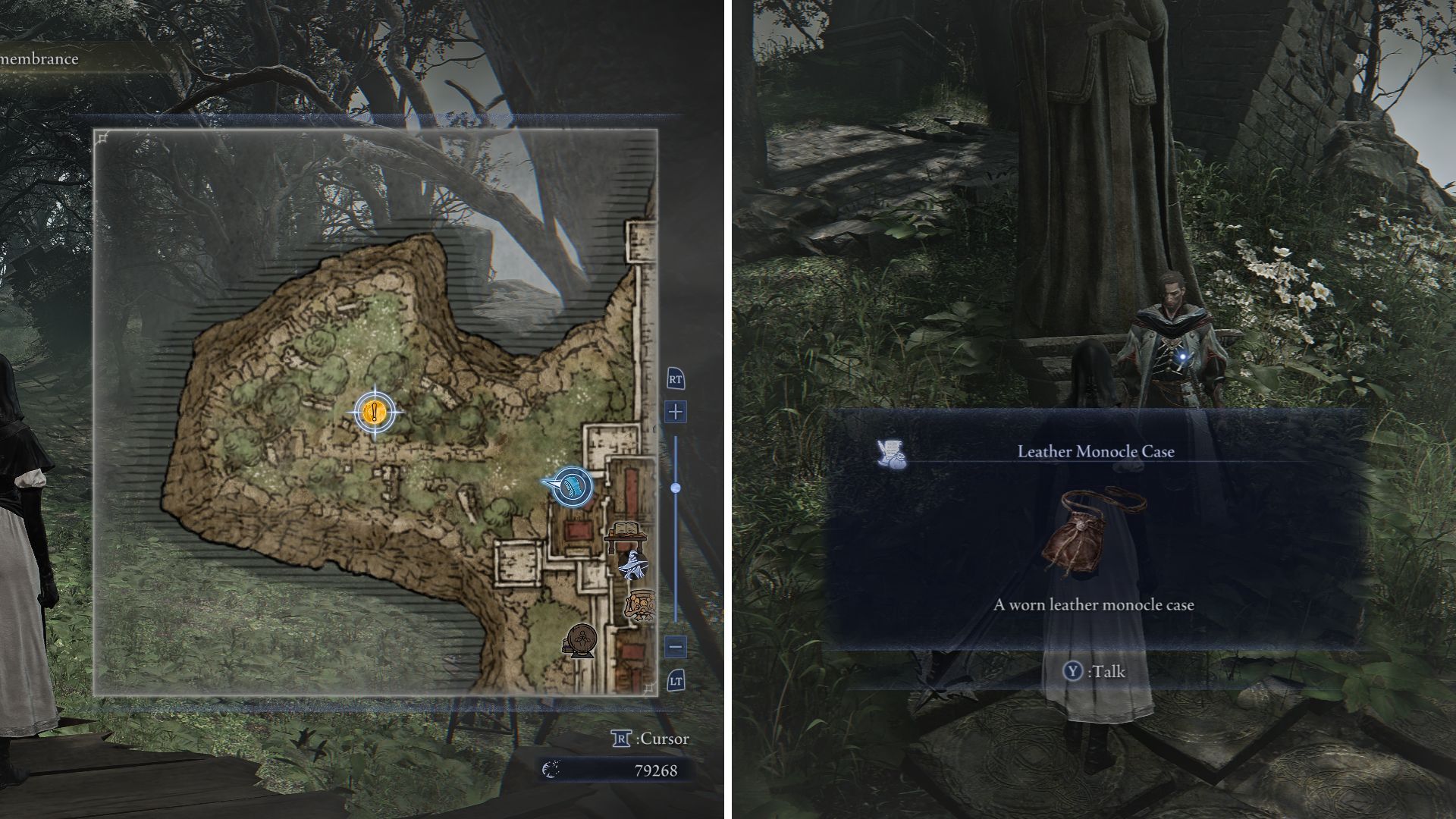Click the map zoom slider handle
Screen dimensions: 1456x819
tap(676, 488)
